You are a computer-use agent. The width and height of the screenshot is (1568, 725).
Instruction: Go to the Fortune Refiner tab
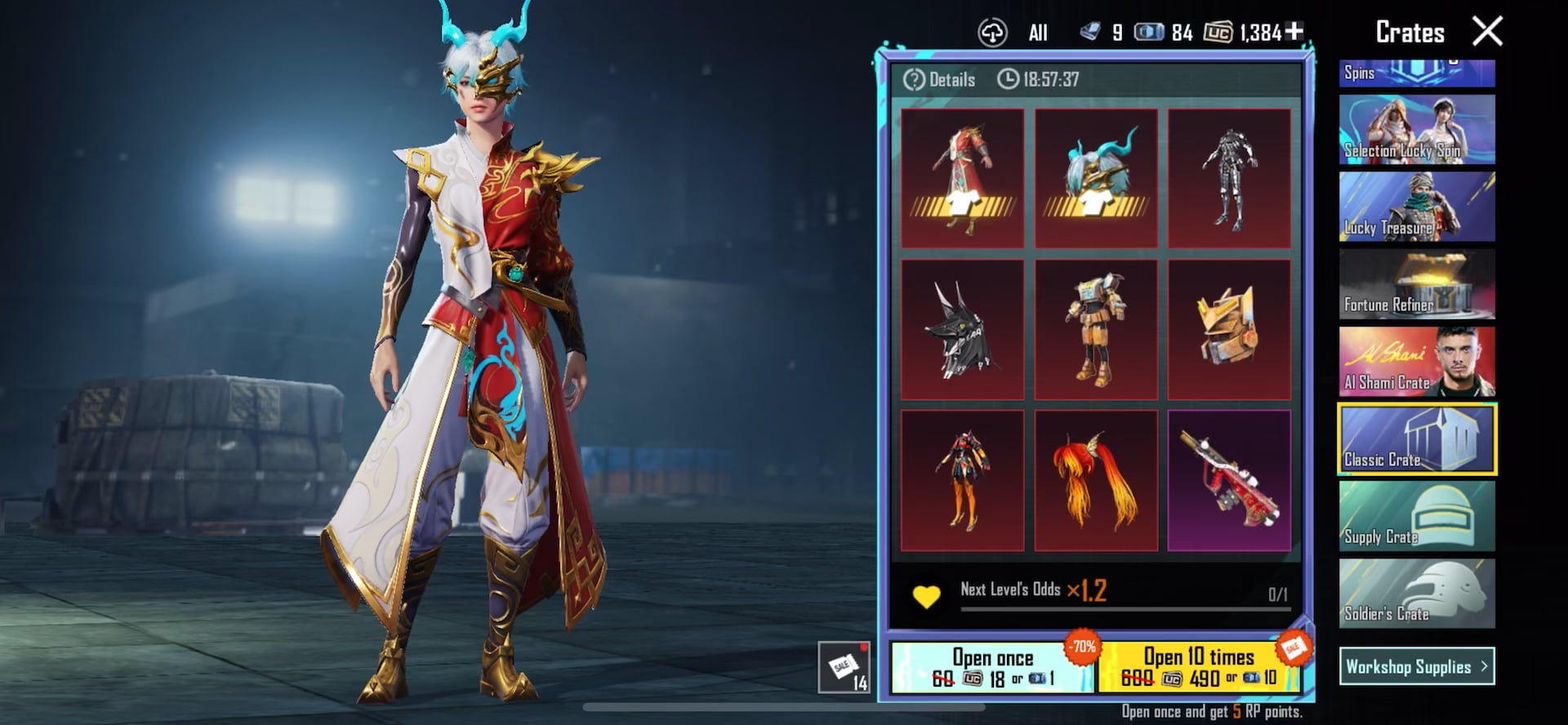pyautogui.click(x=1417, y=284)
